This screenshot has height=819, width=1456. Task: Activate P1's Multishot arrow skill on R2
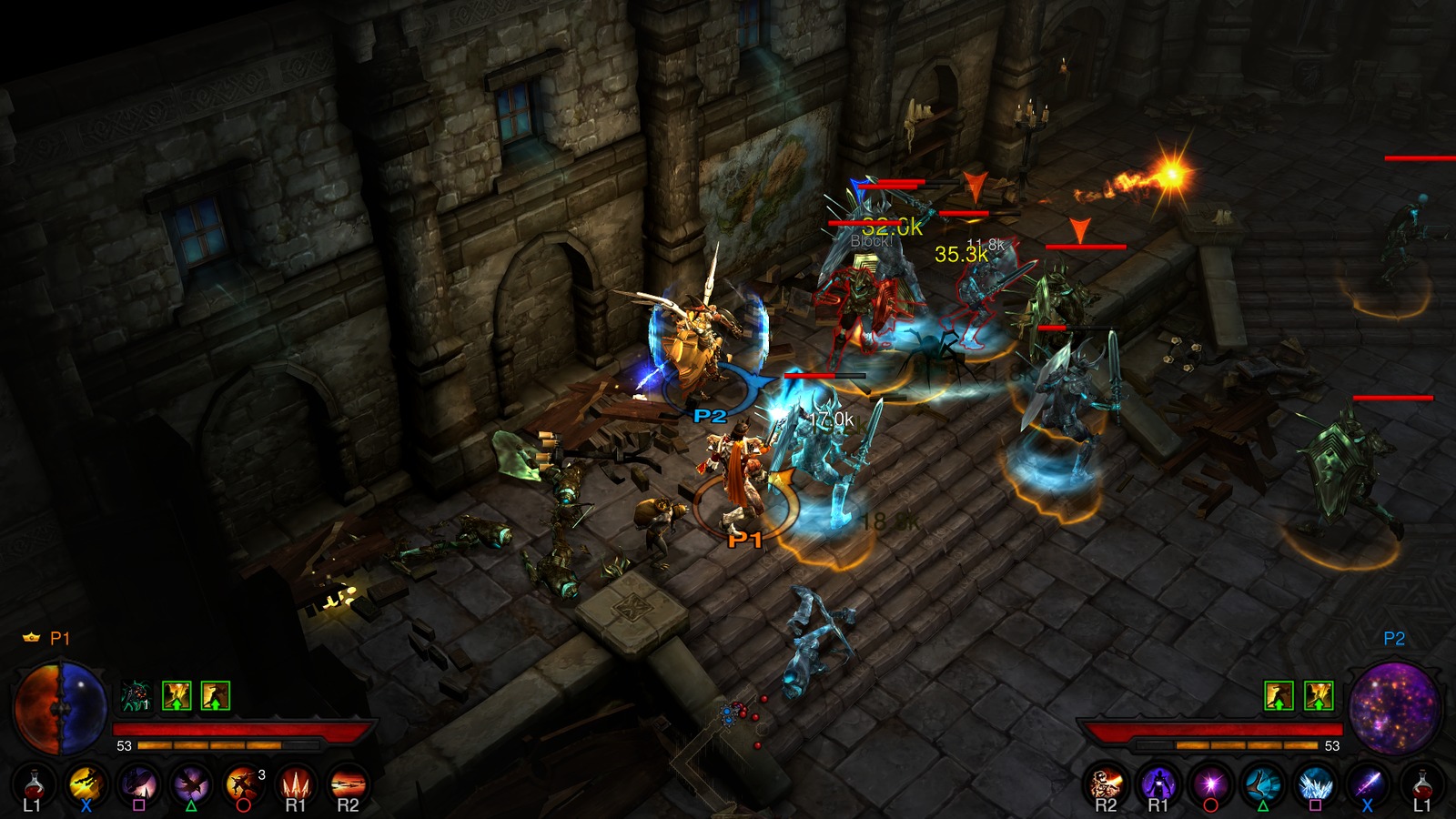click(348, 784)
